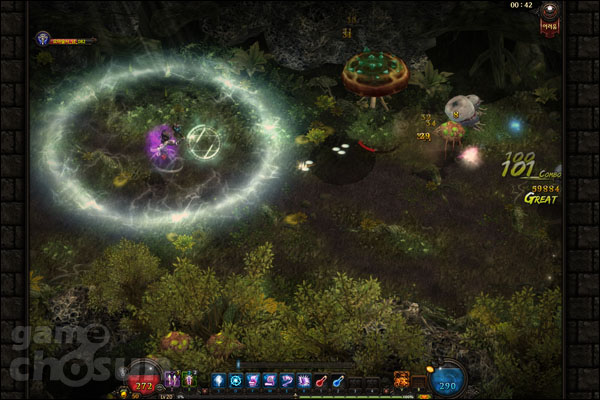Click the pink twin-figure buff icon by health orb
Screen dimensions: 600x400
click(171, 379)
